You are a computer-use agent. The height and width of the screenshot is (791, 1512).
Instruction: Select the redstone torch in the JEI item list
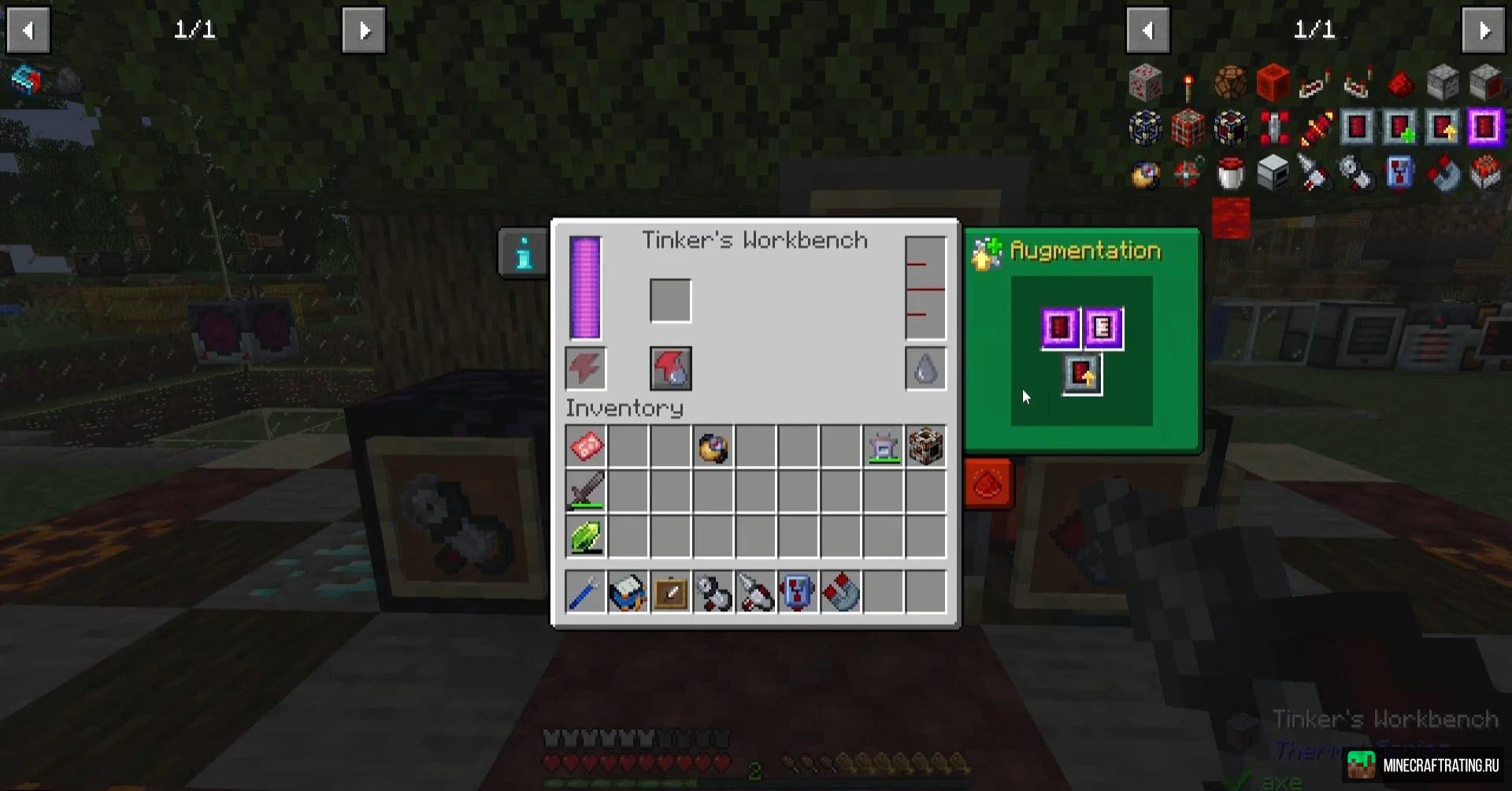[x=1187, y=83]
